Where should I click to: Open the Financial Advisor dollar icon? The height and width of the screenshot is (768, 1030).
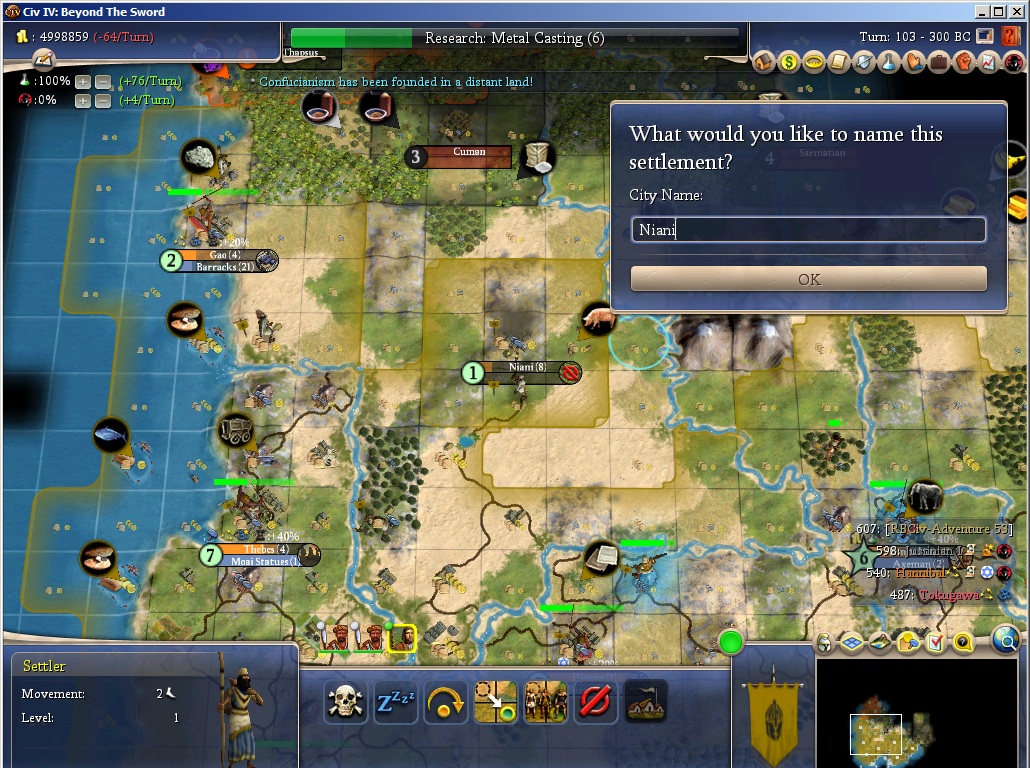[789, 62]
